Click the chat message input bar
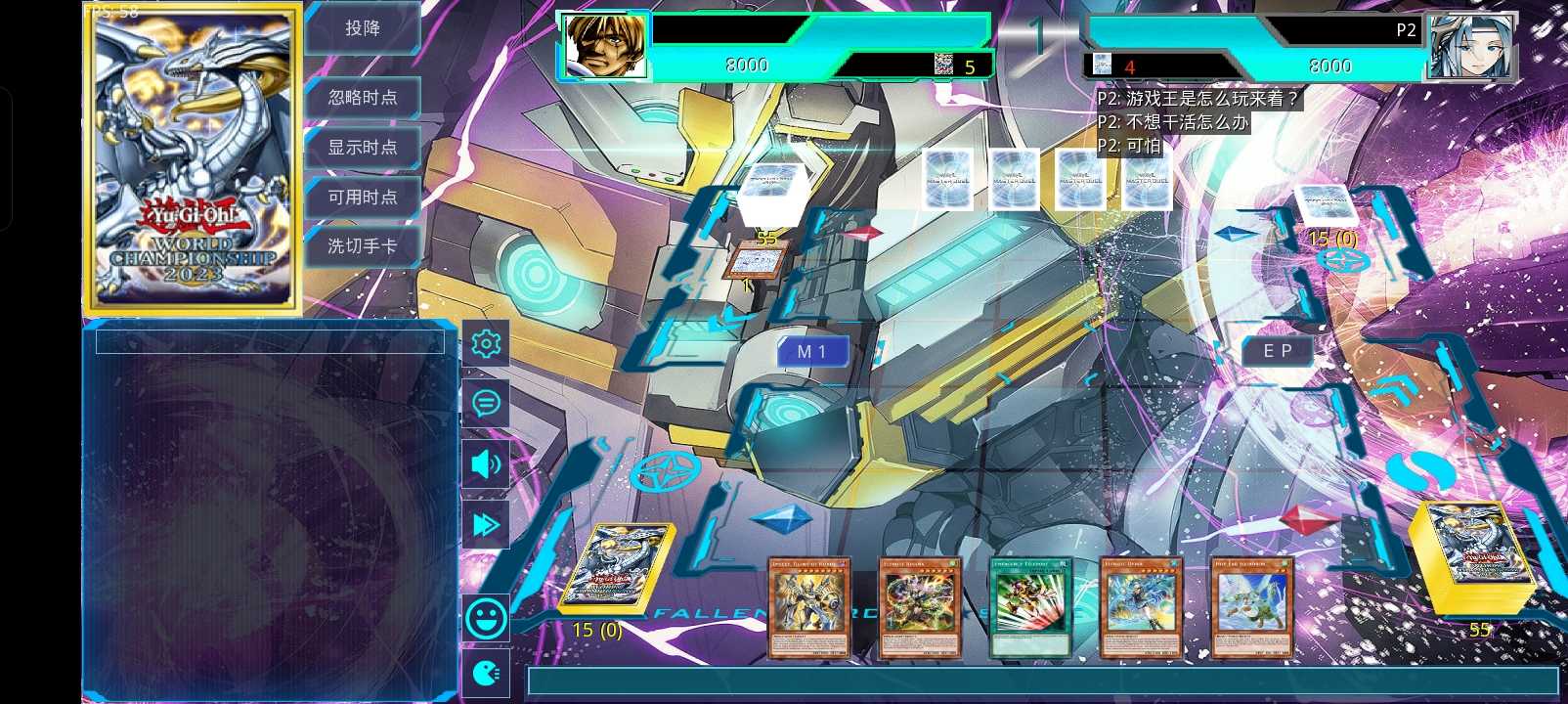This screenshot has width=1568, height=704. pyautogui.click(x=1041, y=682)
